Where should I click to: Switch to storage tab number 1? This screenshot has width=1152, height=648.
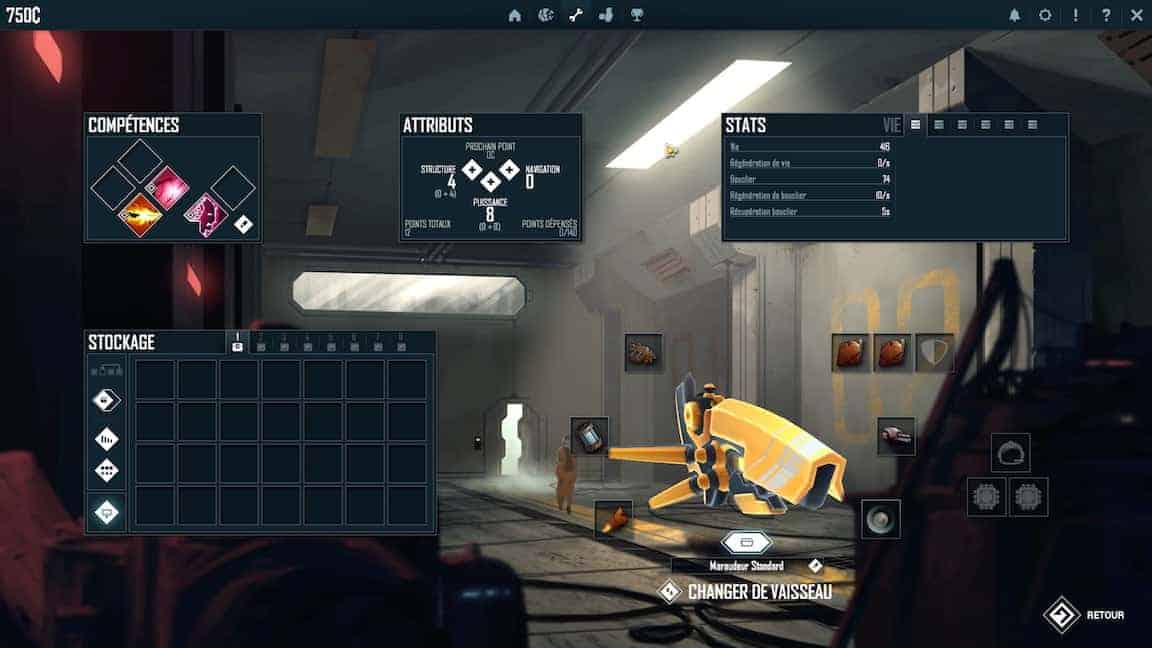[x=237, y=342]
